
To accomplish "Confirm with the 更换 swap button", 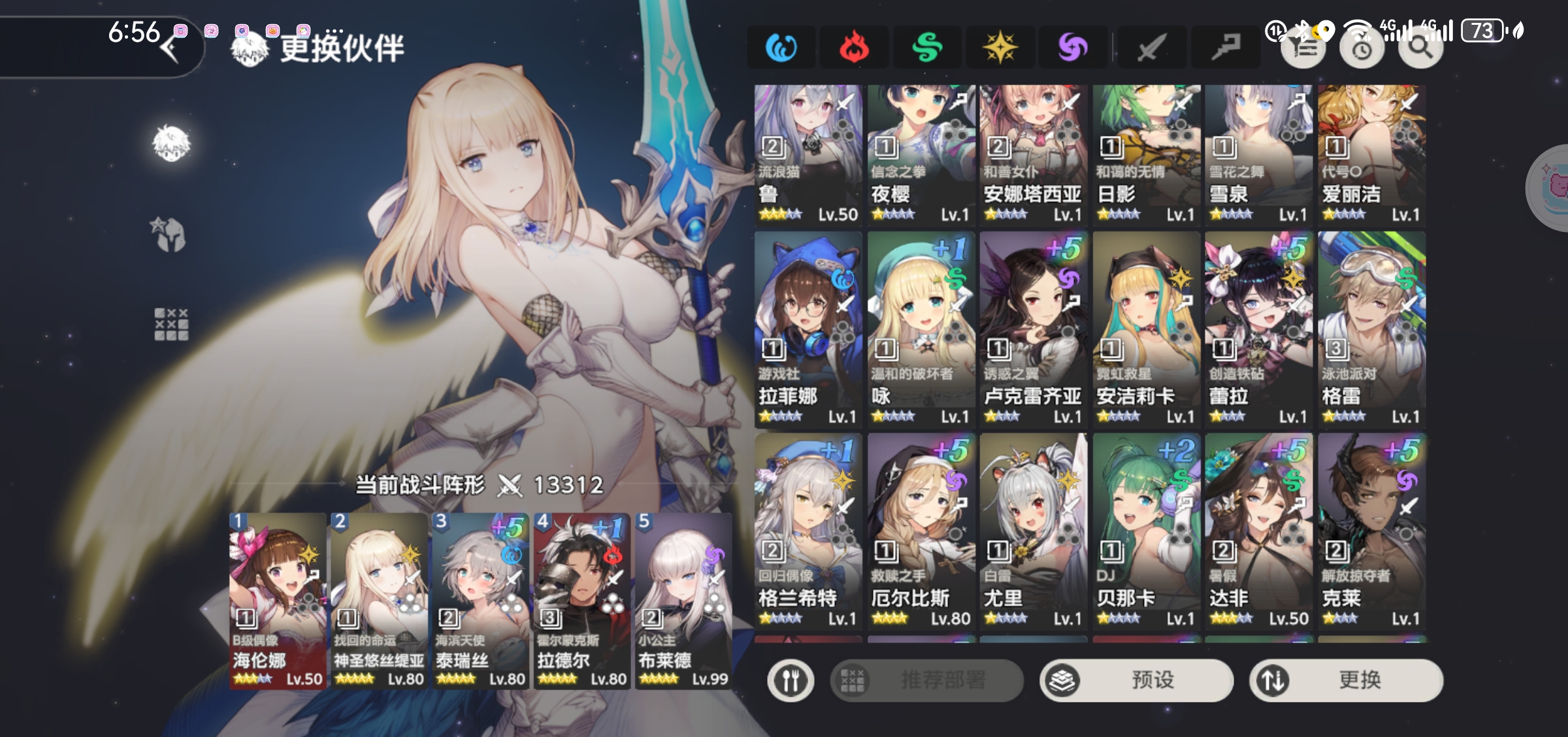I will pos(1346,680).
